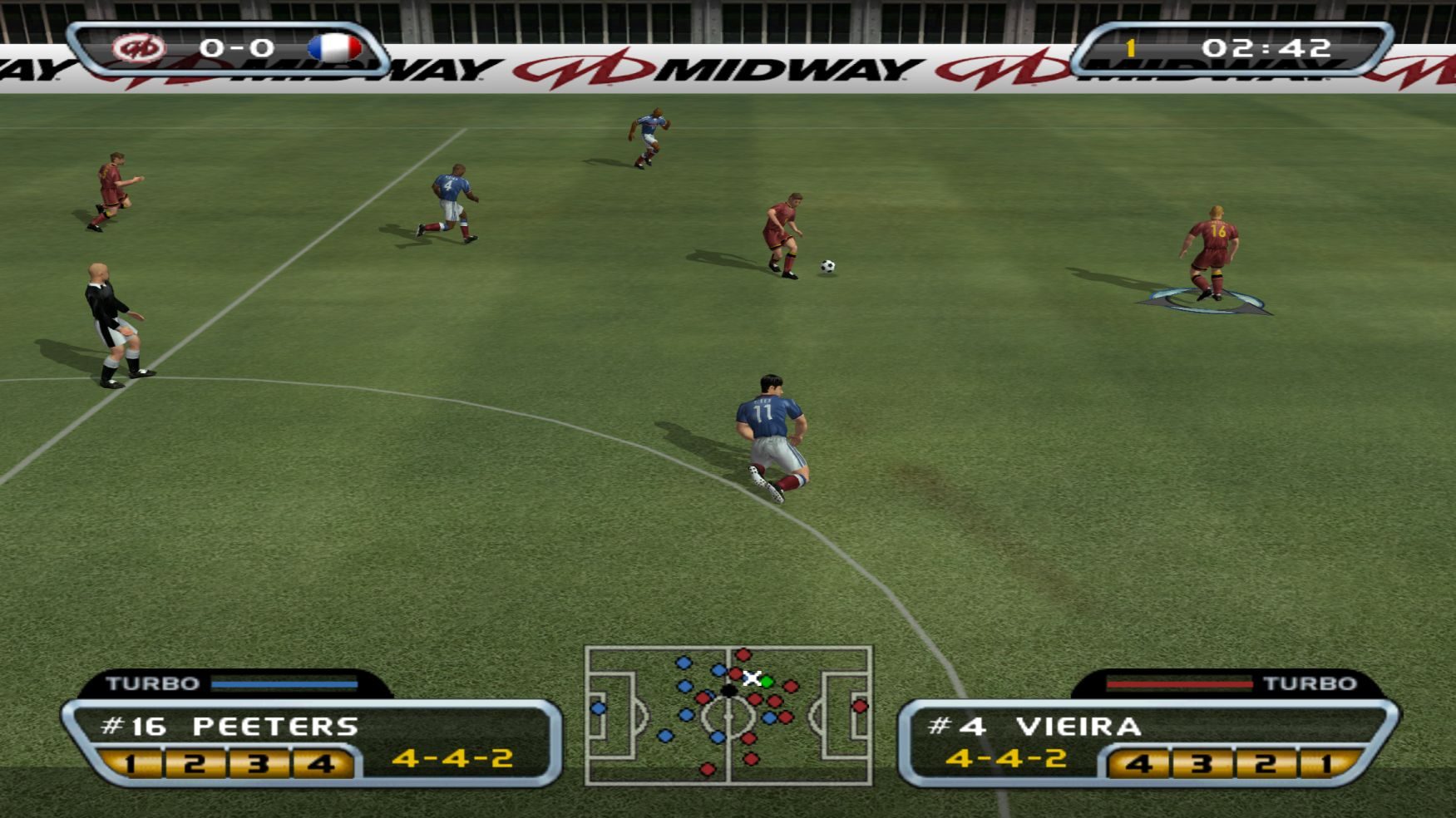Select the #16 Peeters player name
1456x818 pixels.
[x=230, y=727]
